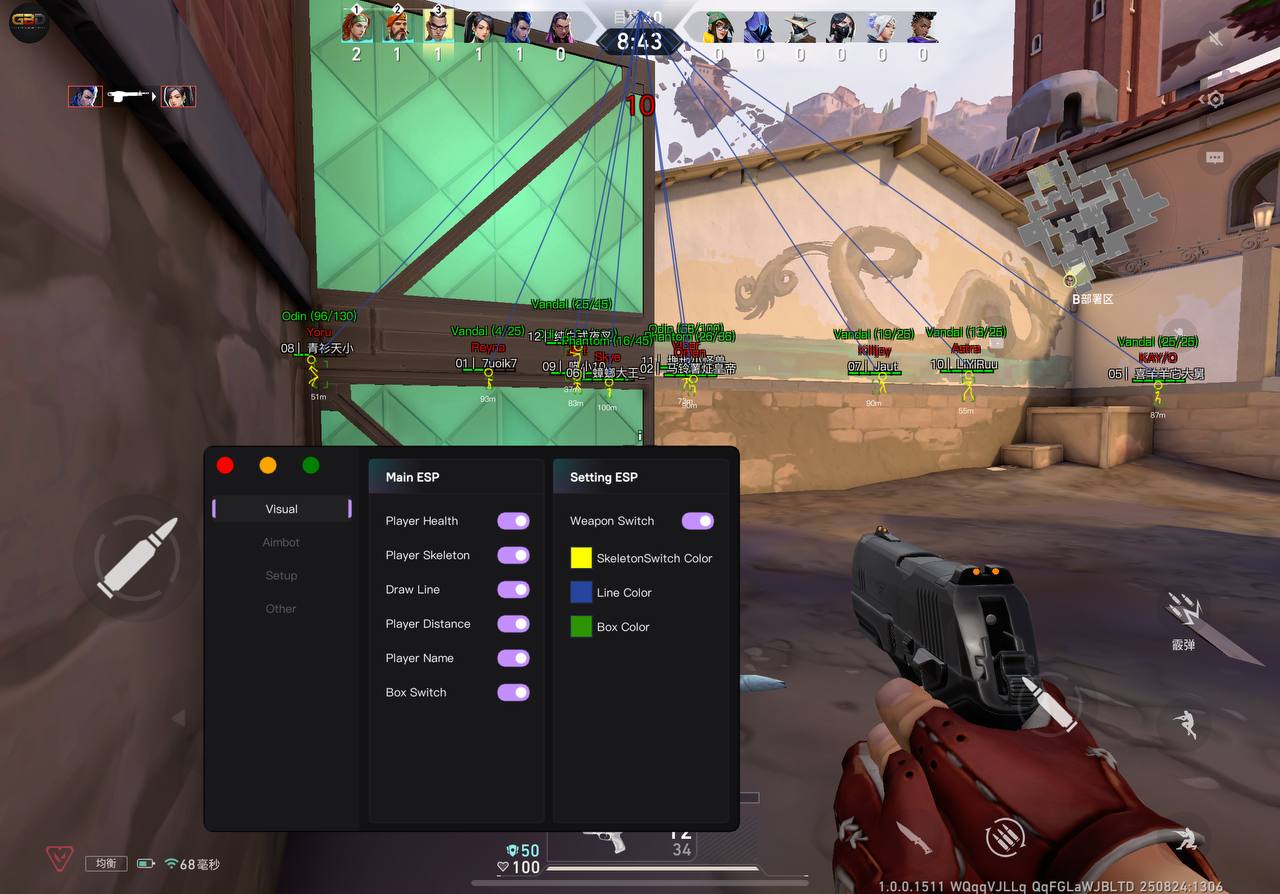Screen dimensions: 1280x894
Task: Toggle the Box Switch option
Action: (x=513, y=692)
